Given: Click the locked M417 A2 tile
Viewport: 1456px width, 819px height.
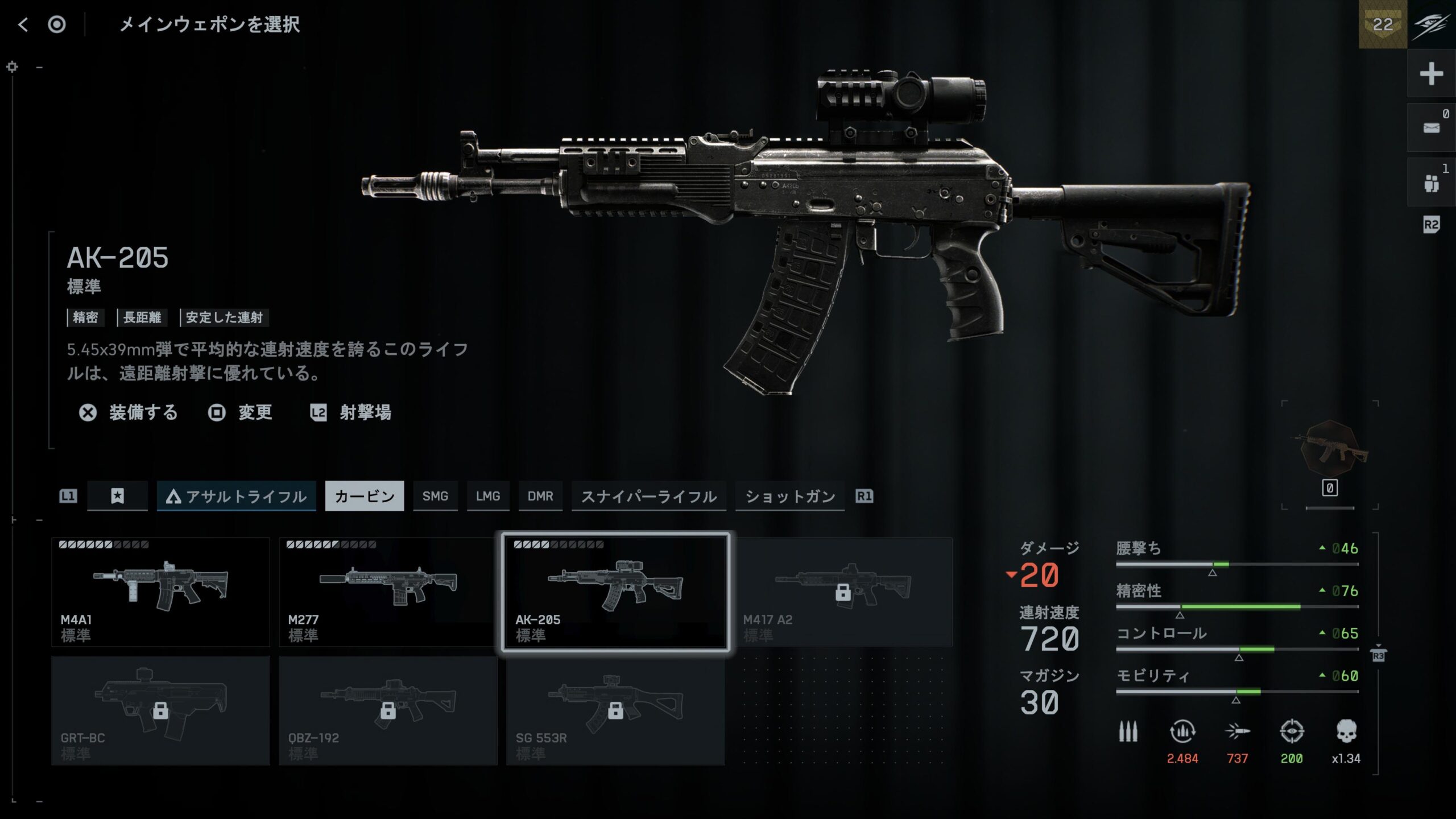Looking at the screenshot, I should tap(843, 592).
